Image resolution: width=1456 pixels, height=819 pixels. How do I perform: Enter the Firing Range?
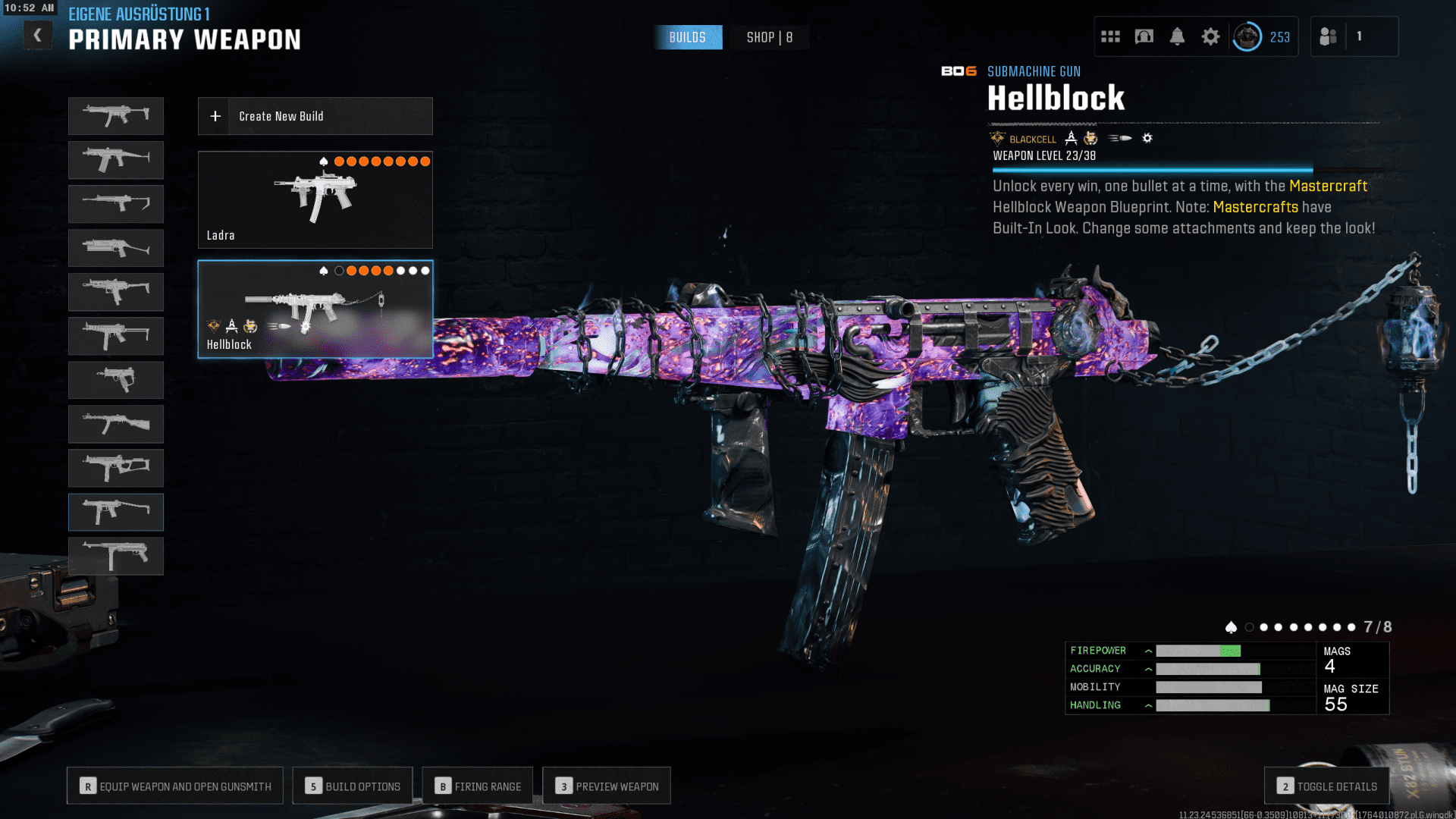click(x=478, y=786)
